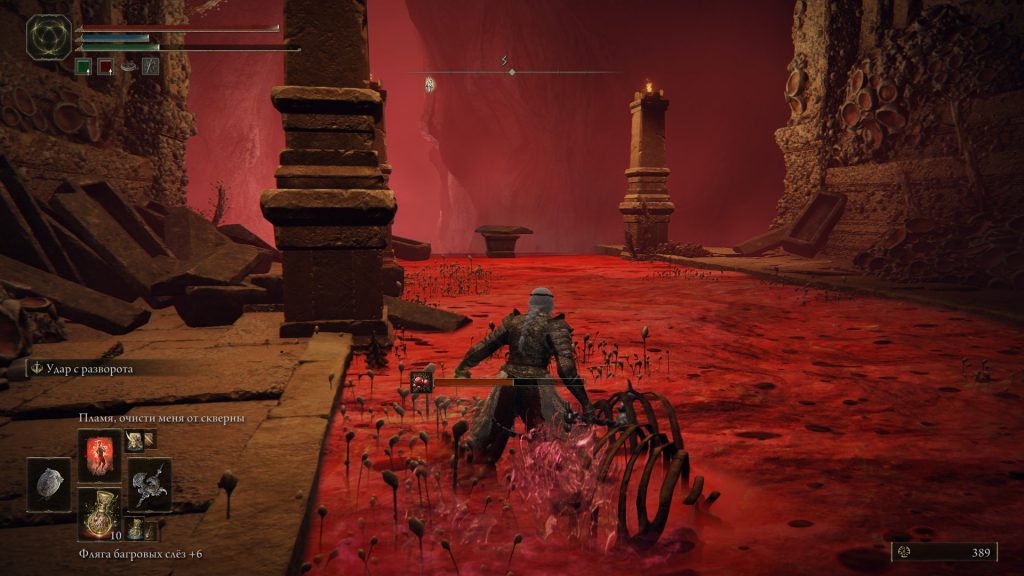Click the green stamina buff status icon

point(83,66)
